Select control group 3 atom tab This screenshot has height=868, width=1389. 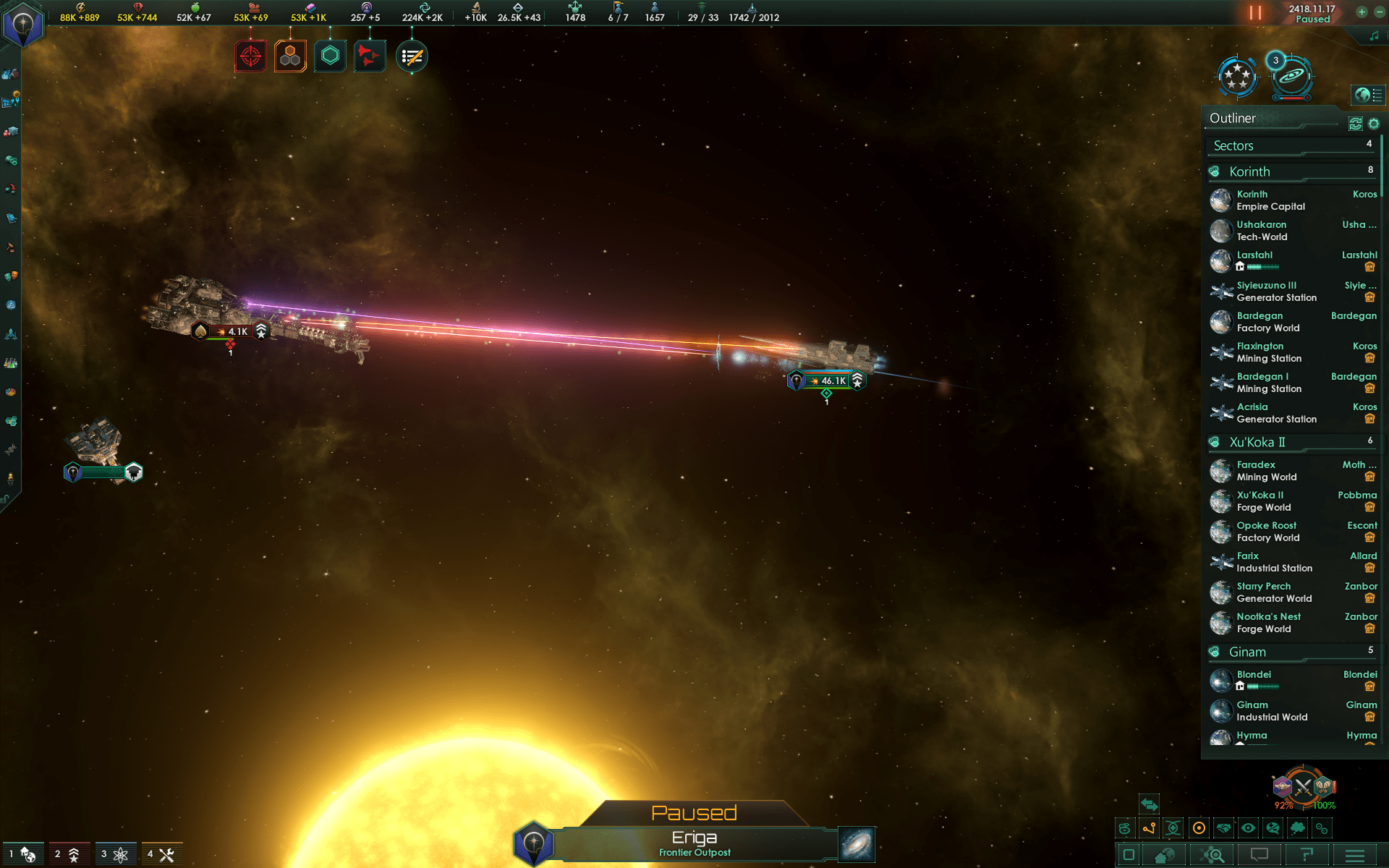[114, 854]
